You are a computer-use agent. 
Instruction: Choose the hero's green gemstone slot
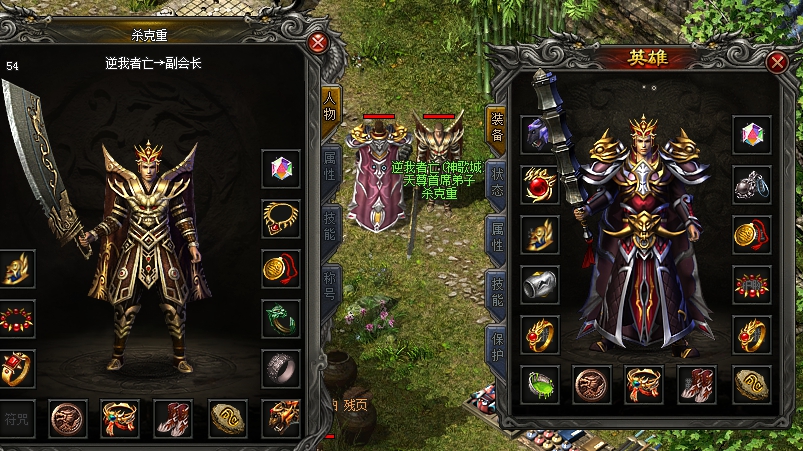(540, 383)
